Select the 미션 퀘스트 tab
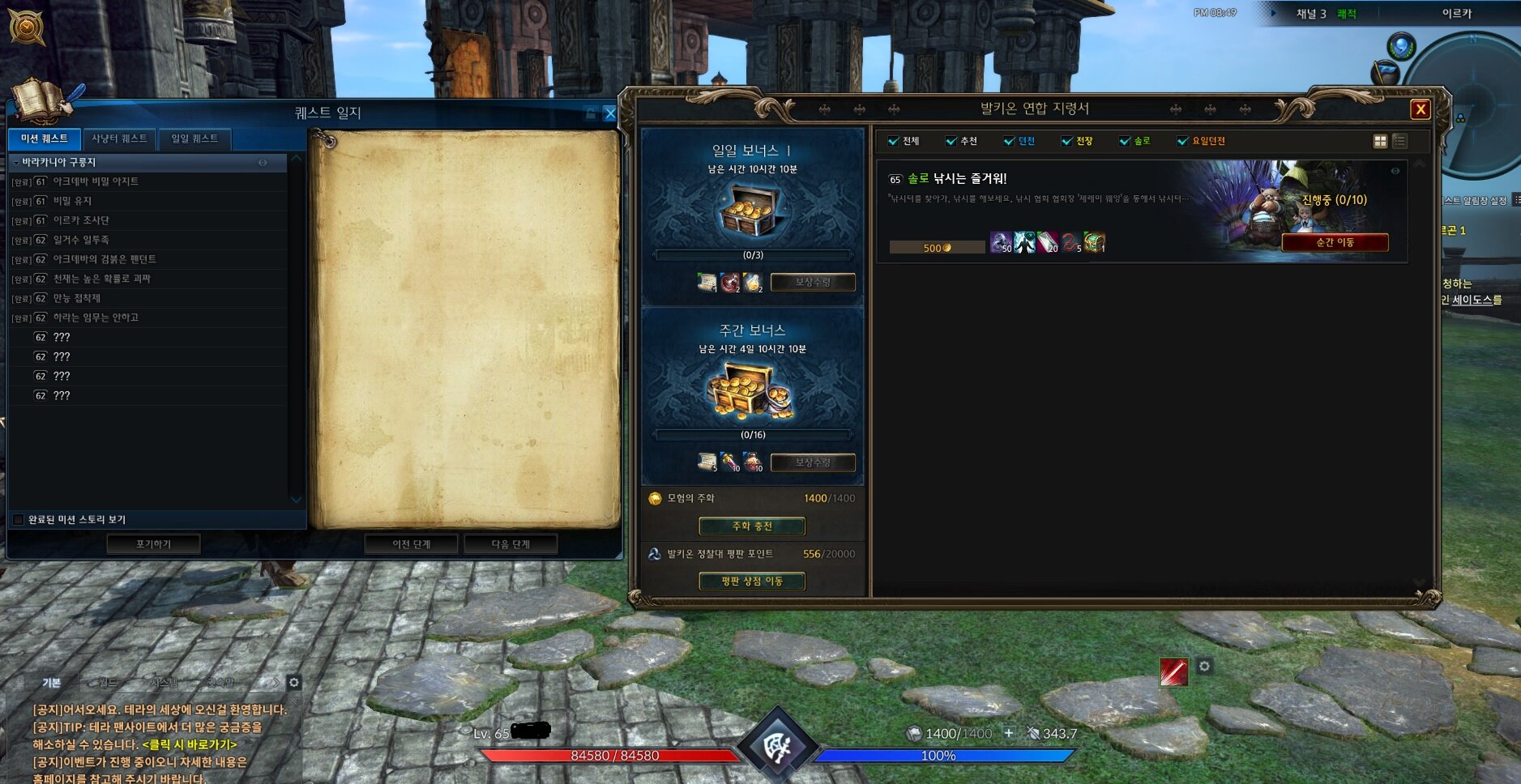1521x784 pixels. pyautogui.click(x=45, y=138)
